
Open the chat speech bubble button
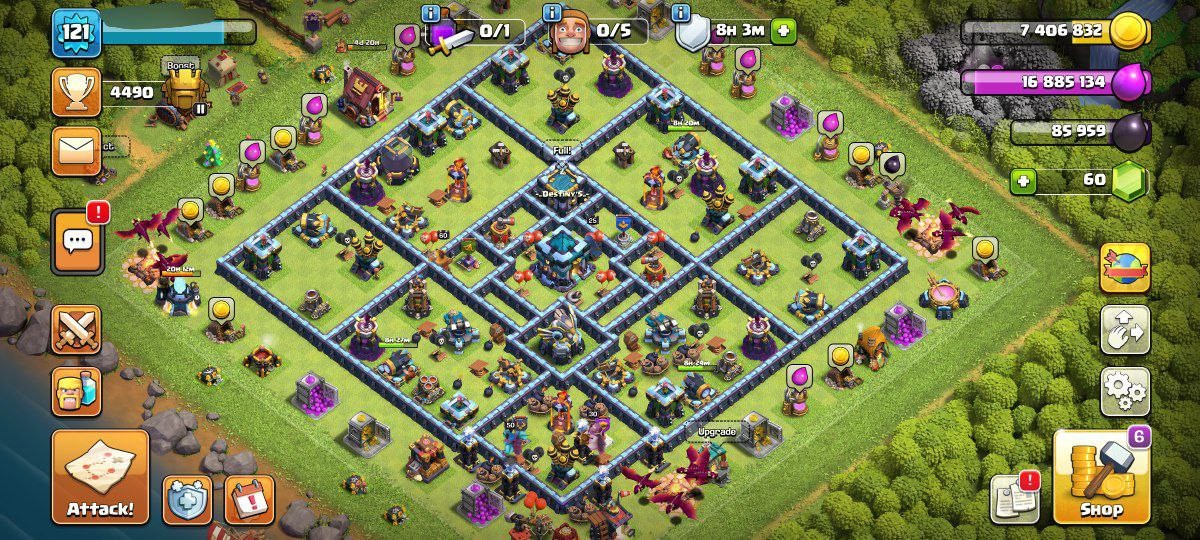tap(77, 241)
